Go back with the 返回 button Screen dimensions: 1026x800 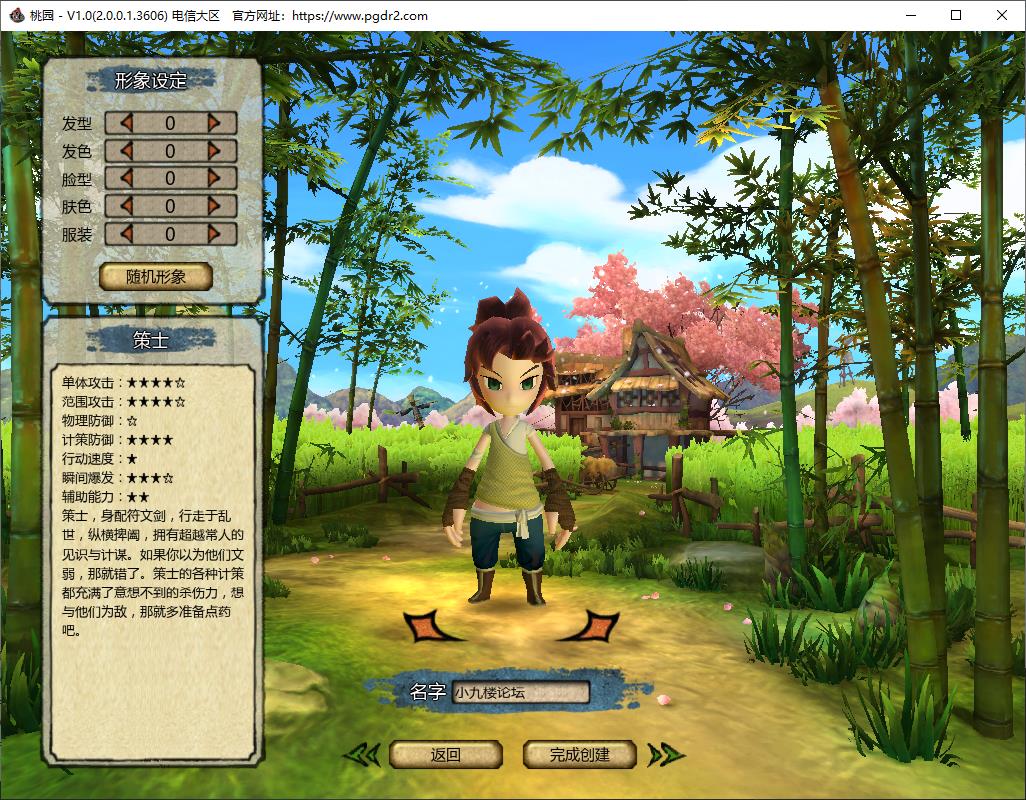[x=445, y=755]
